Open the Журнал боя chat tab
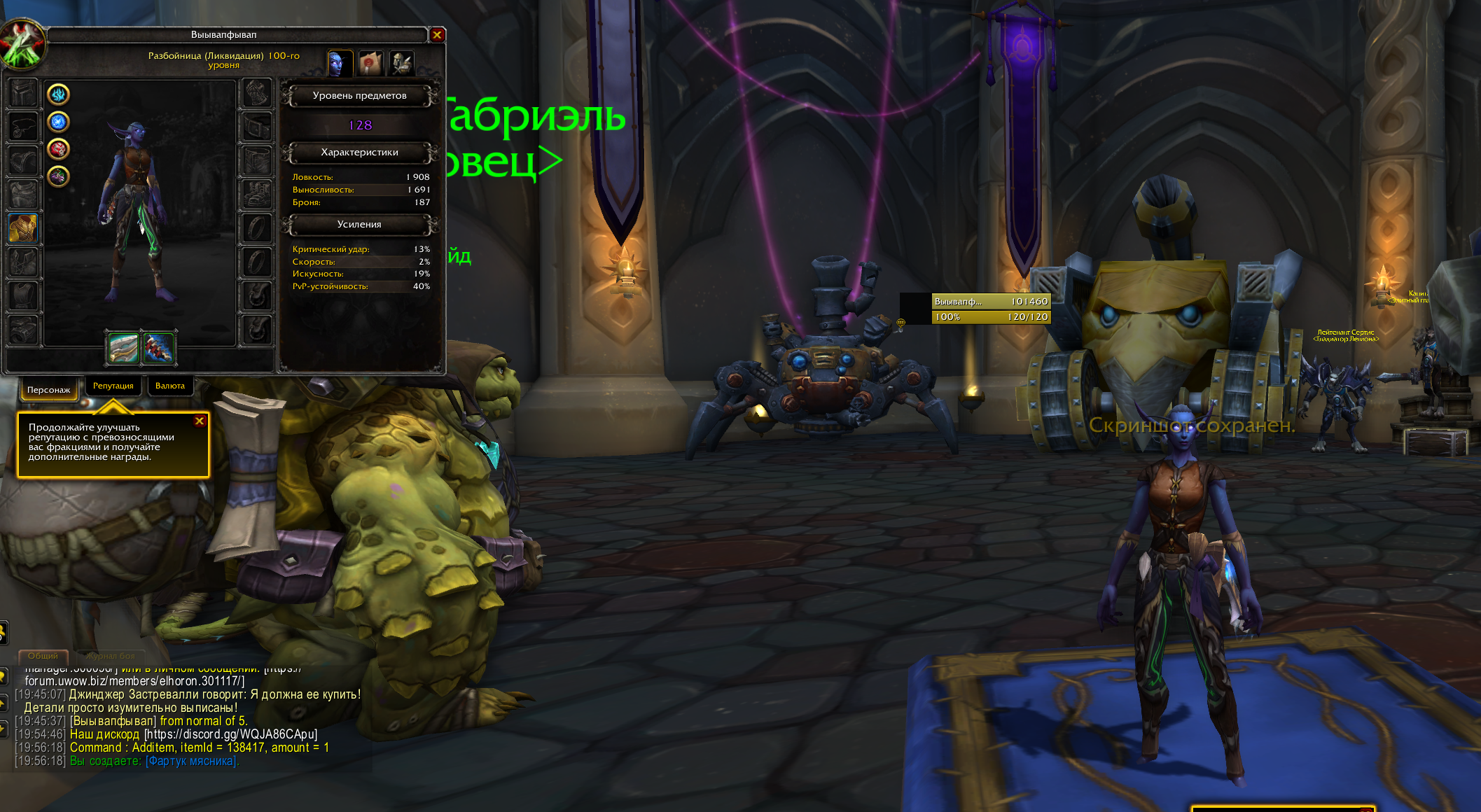This screenshot has height=812, width=1481. click(x=110, y=656)
